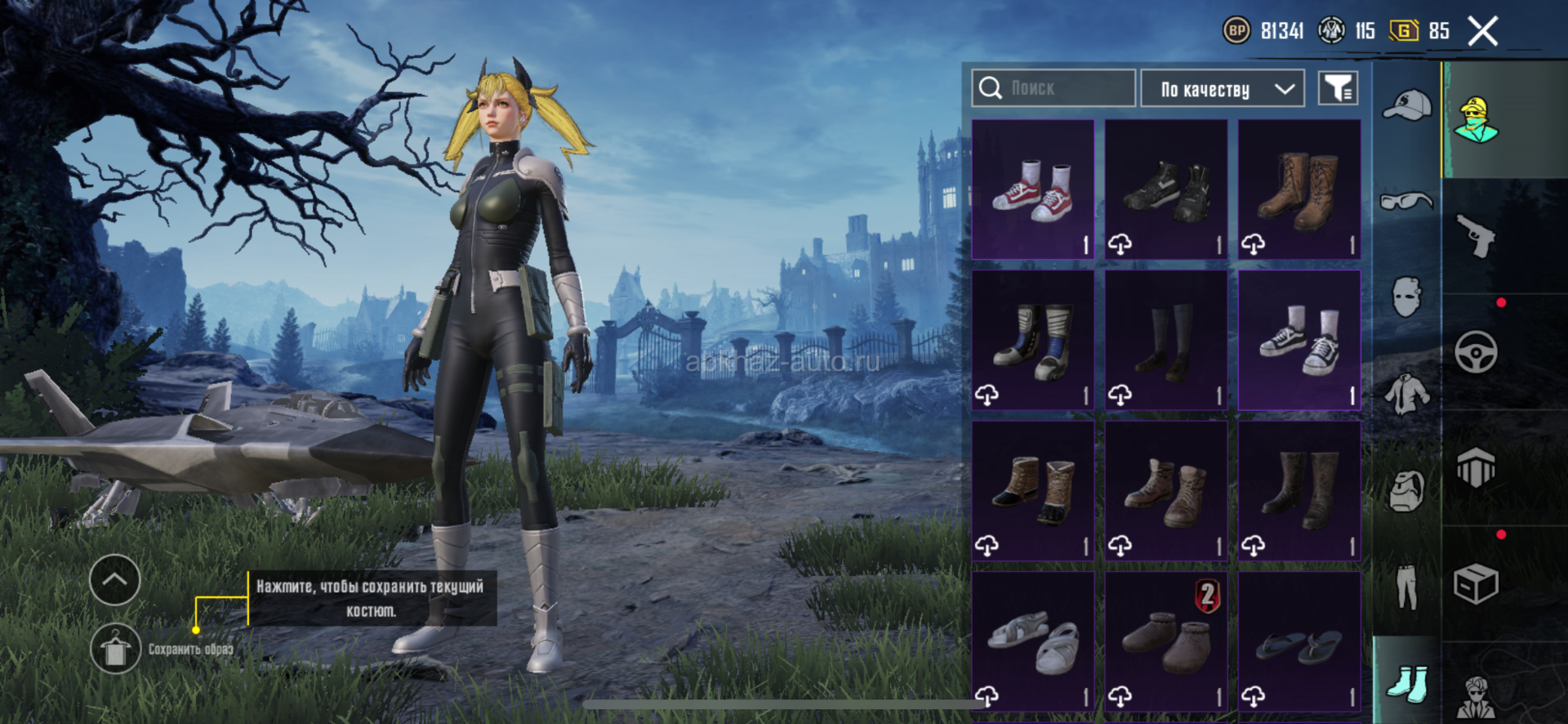1568x724 pixels.
Task: Click the search field labeled Поиск
Action: pyautogui.click(x=1053, y=88)
